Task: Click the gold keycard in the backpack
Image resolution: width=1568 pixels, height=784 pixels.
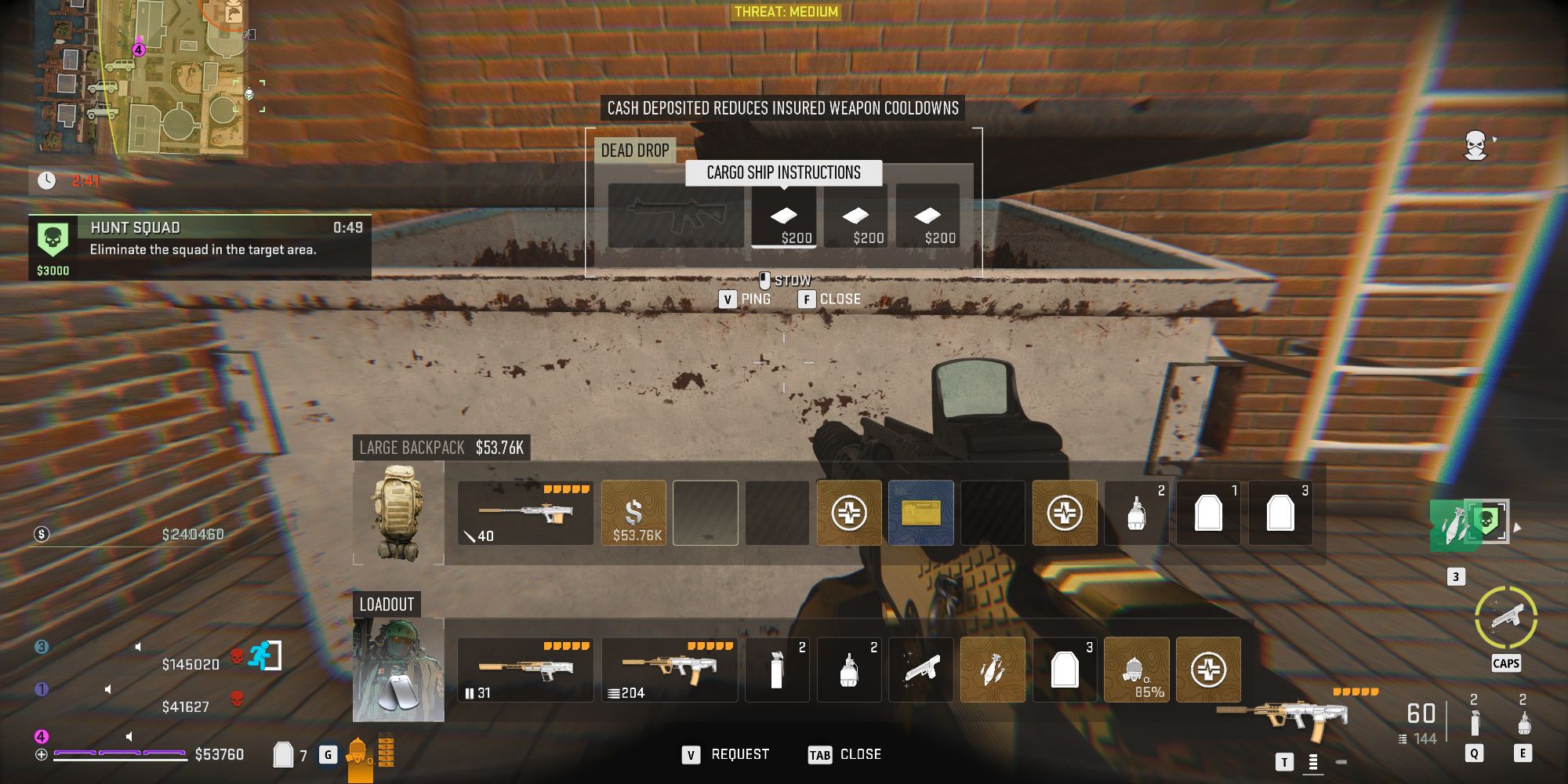Action: click(x=921, y=513)
